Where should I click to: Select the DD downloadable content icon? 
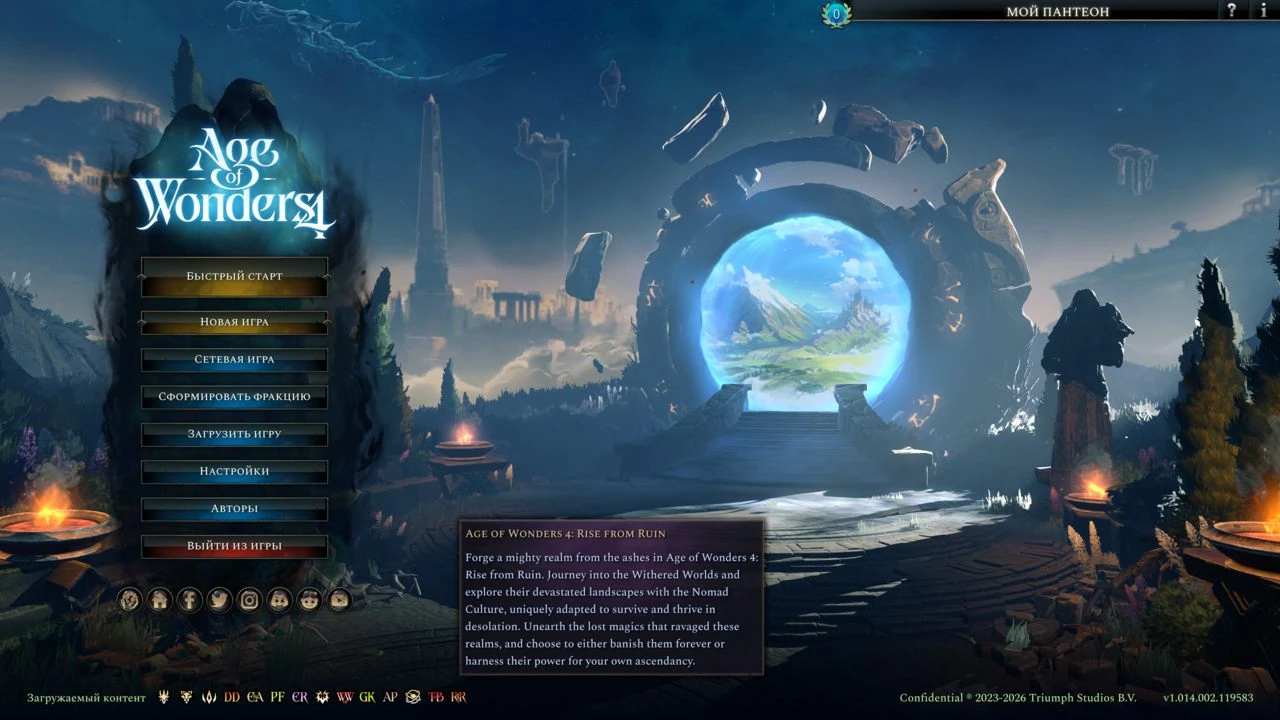pyautogui.click(x=232, y=697)
